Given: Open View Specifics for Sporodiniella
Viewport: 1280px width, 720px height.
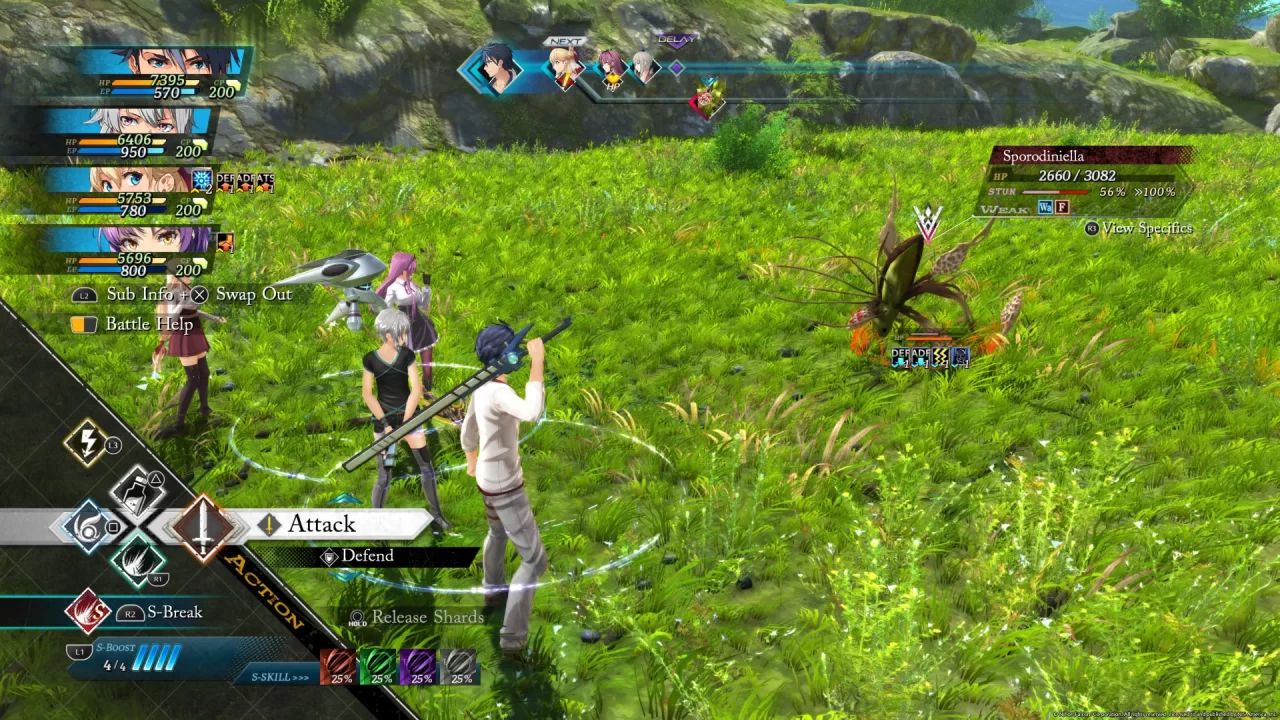Looking at the screenshot, I should pyautogui.click(x=1140, y=228).
